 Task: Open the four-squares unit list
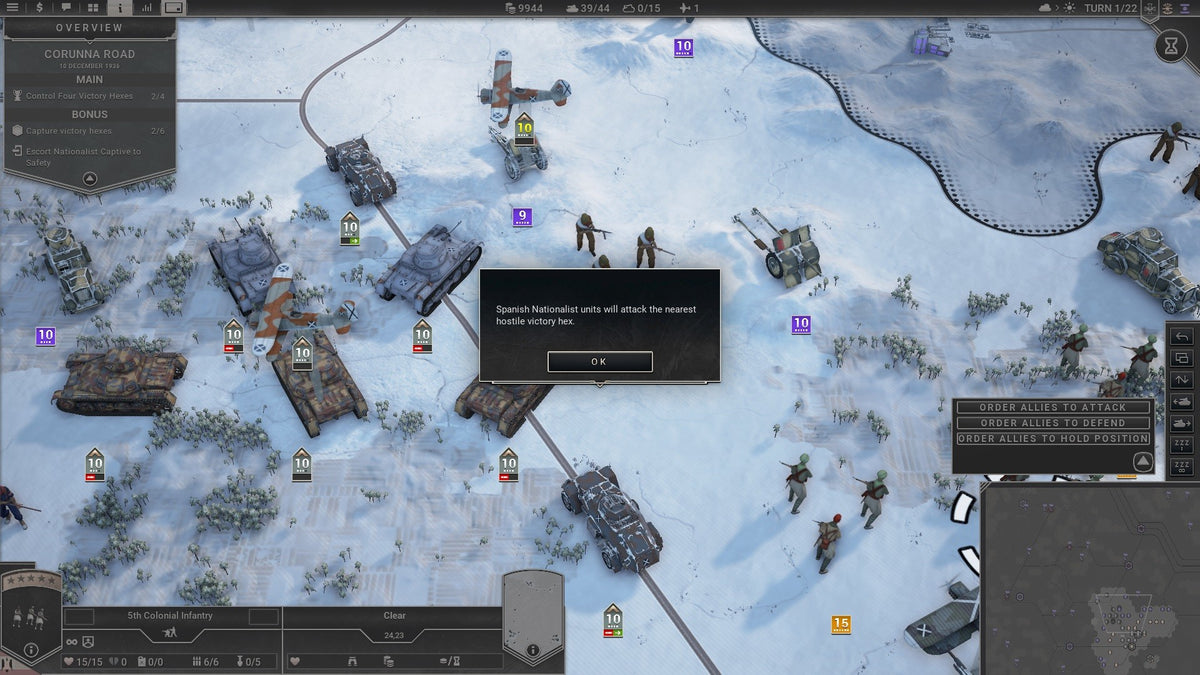point(93,7)
